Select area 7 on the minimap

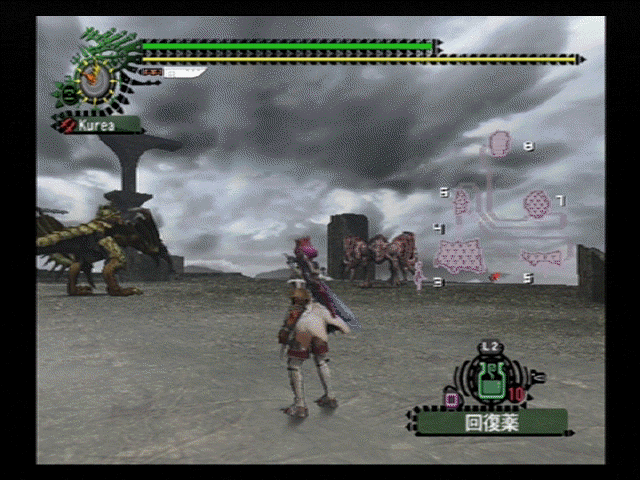coord(536,204)
